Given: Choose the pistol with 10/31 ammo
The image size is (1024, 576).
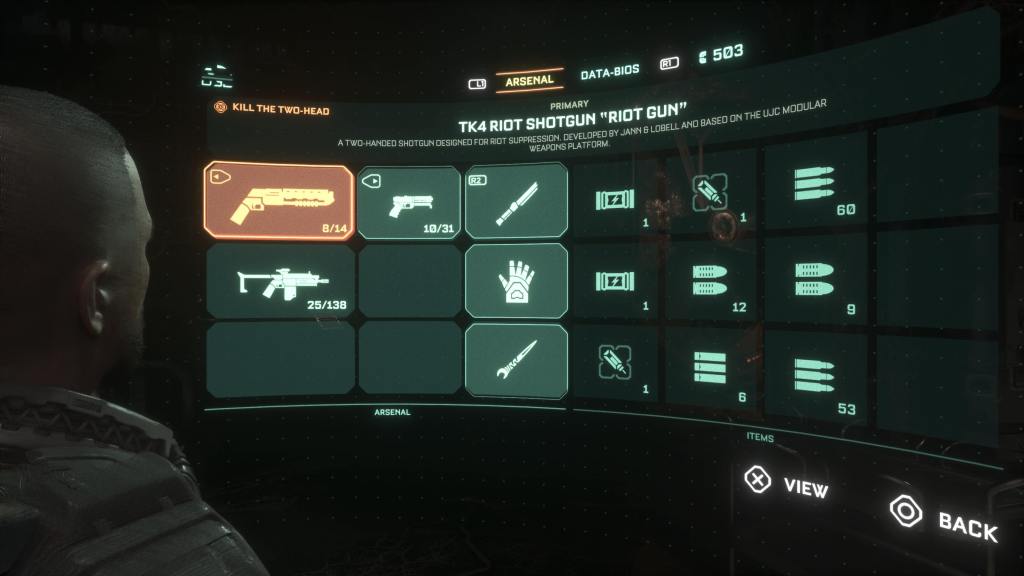Looking at the screenshot, I should (408, 202).
